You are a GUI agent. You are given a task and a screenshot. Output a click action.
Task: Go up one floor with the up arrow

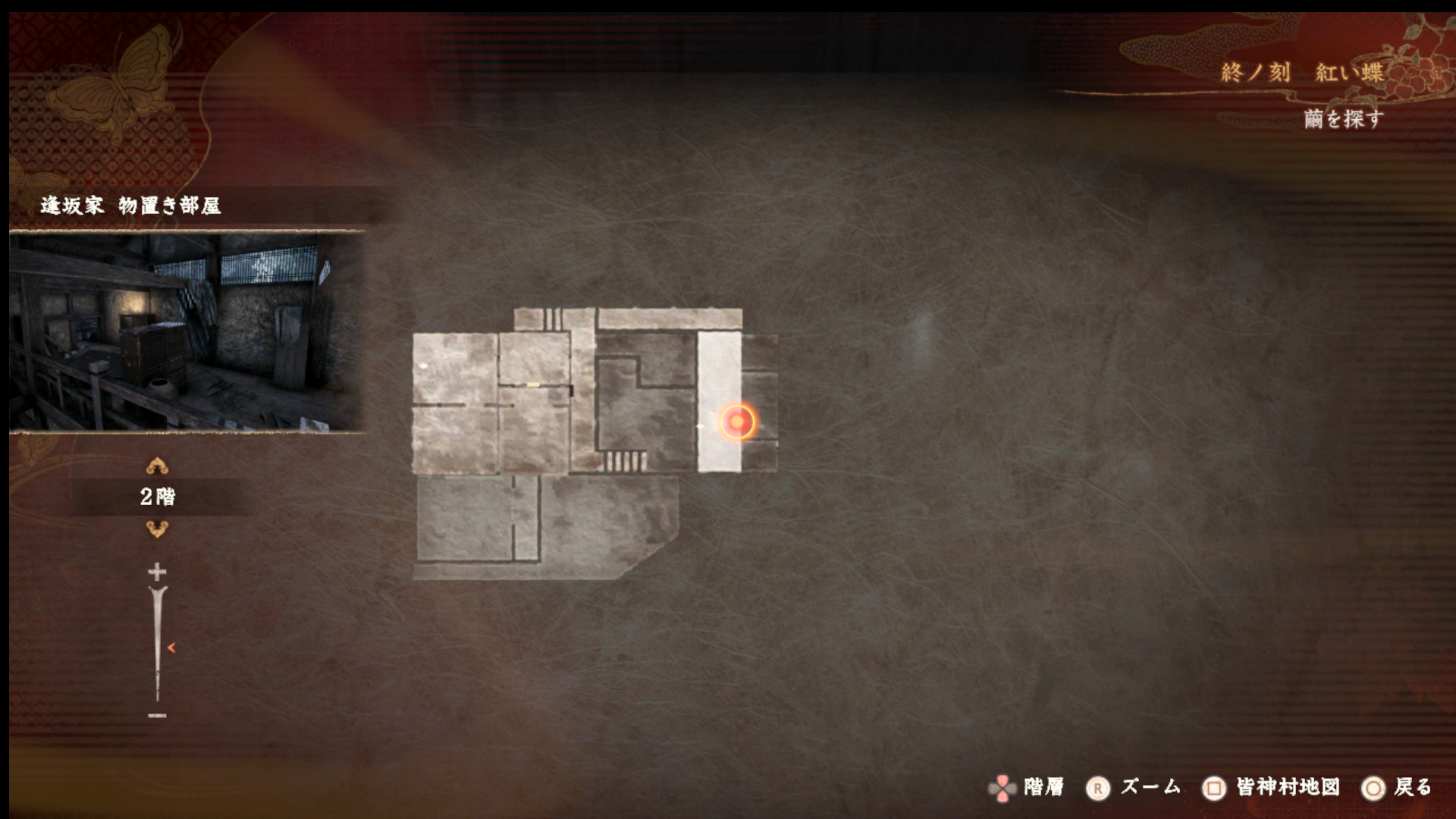157,465
